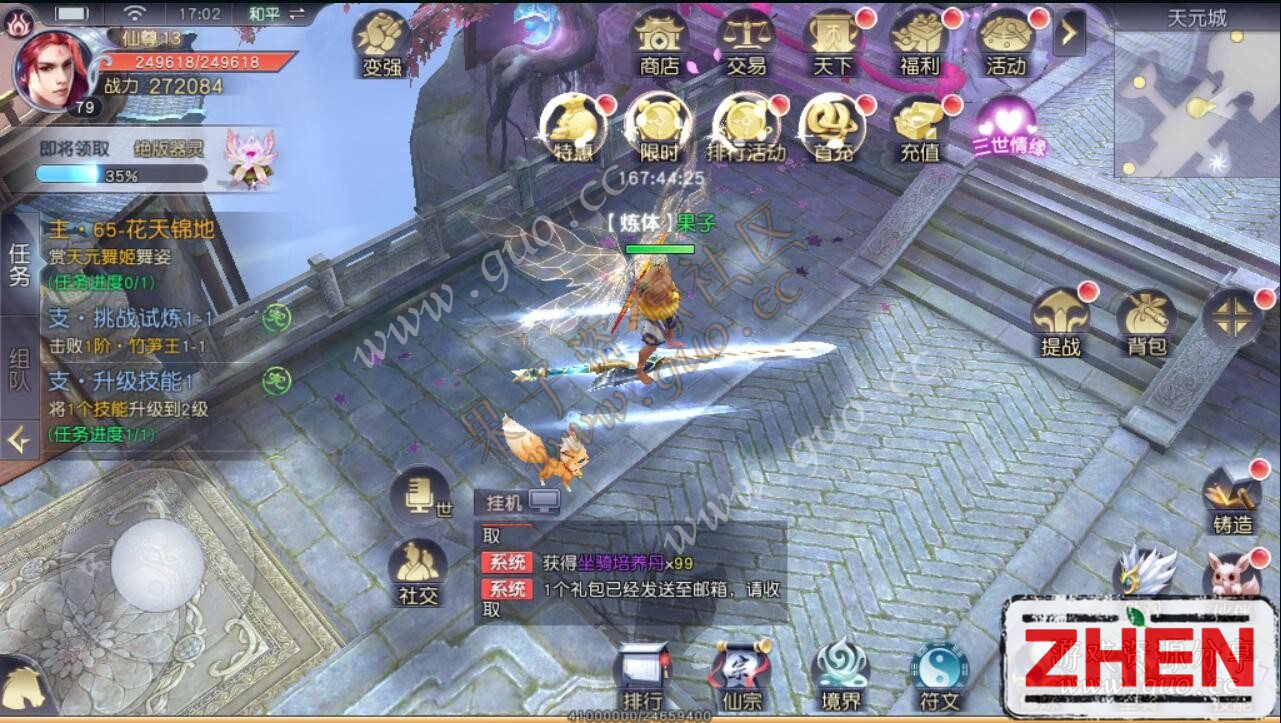Open the 铸造 forging menu
Image resolution: width=1281 pixels, height=723 pixels.
(1232, 500)
